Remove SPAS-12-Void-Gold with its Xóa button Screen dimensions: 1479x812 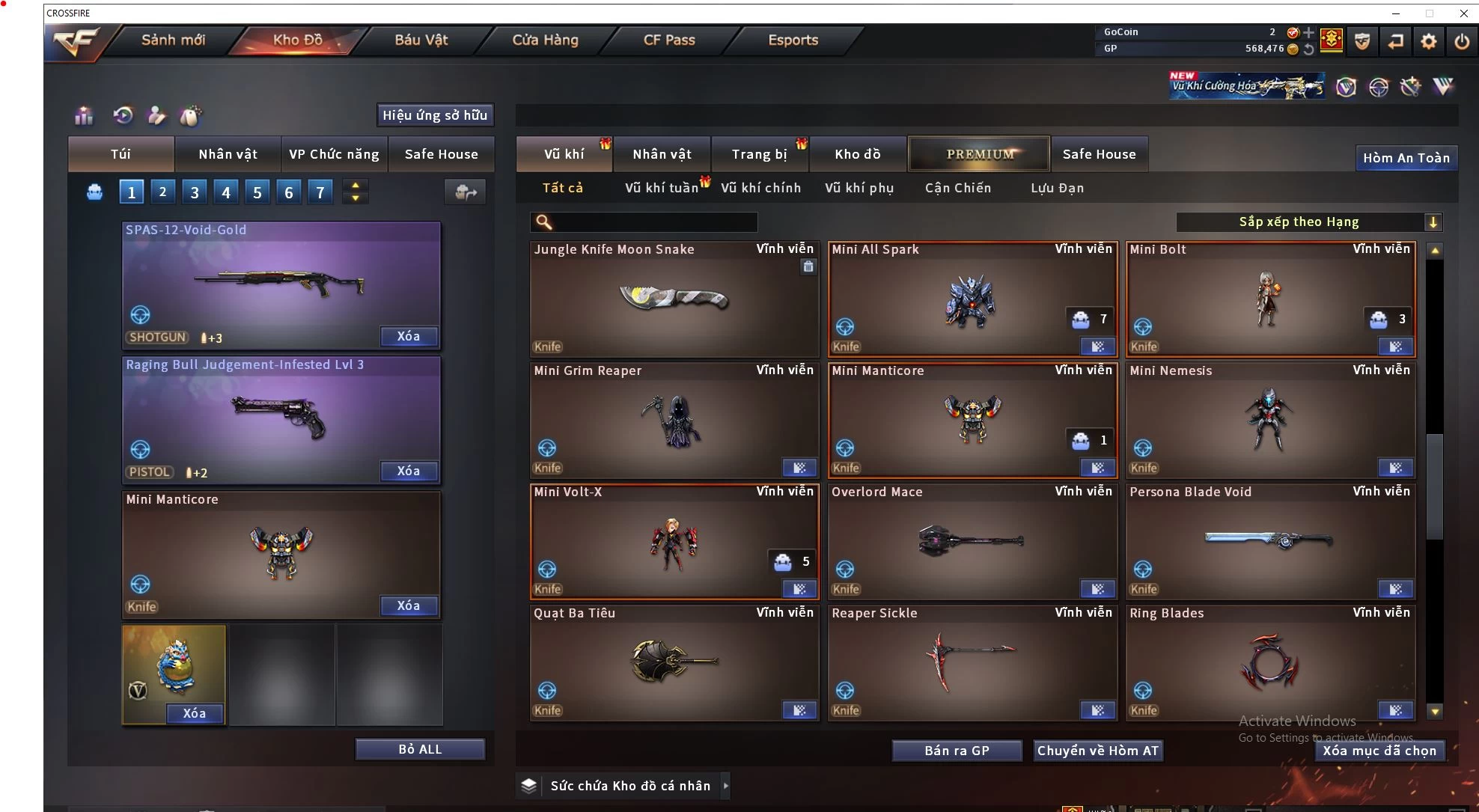[x=408, y=336]
